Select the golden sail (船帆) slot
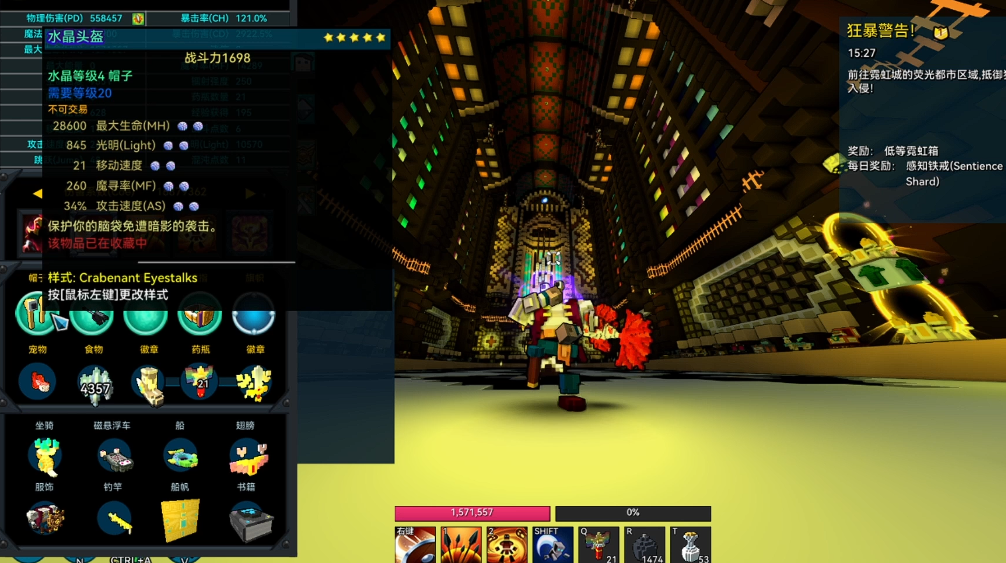The height and width of the screenshot is (563, 1006). pos(180,519)
